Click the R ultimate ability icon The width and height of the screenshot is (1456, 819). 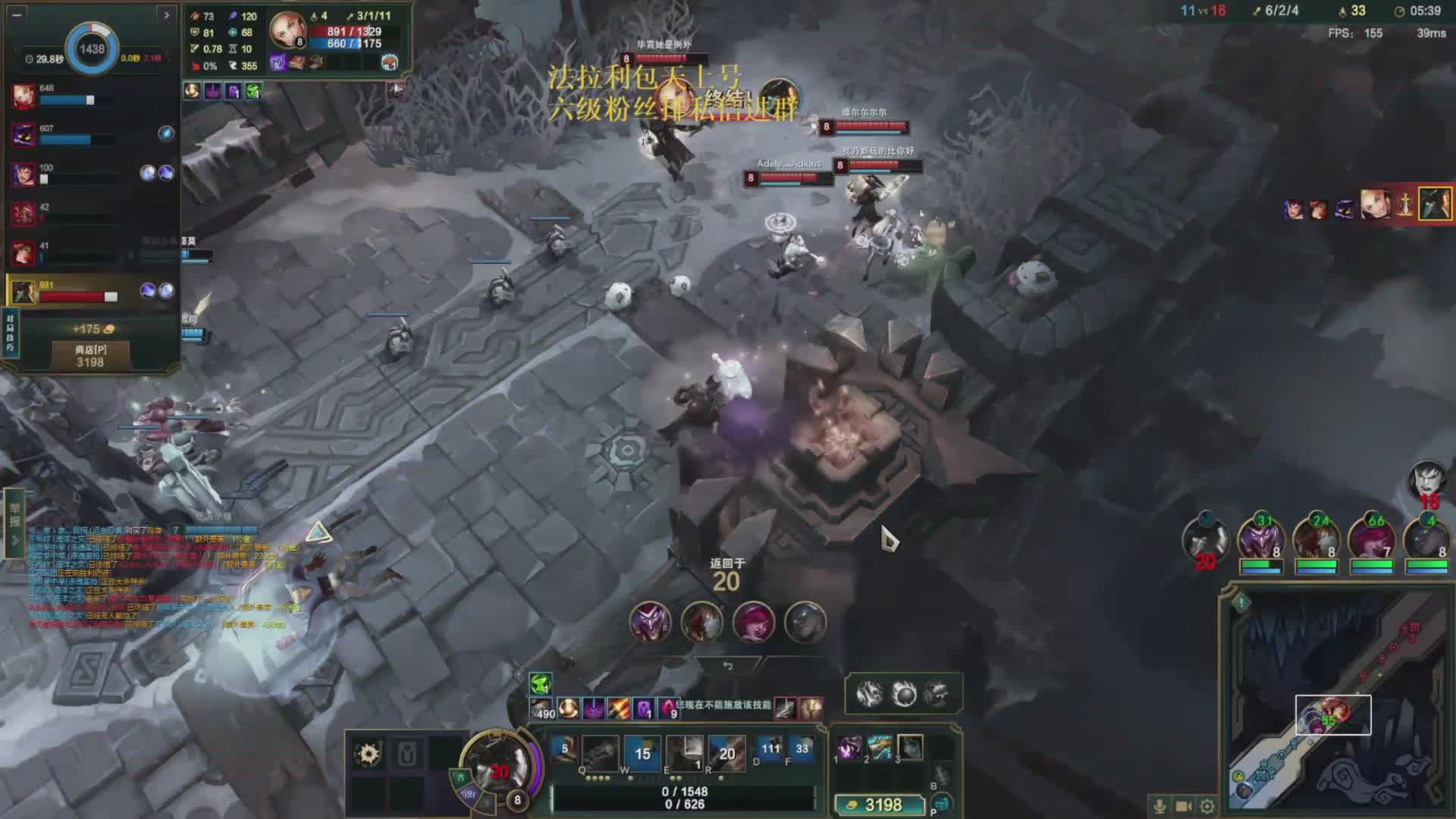coord(726,752)
